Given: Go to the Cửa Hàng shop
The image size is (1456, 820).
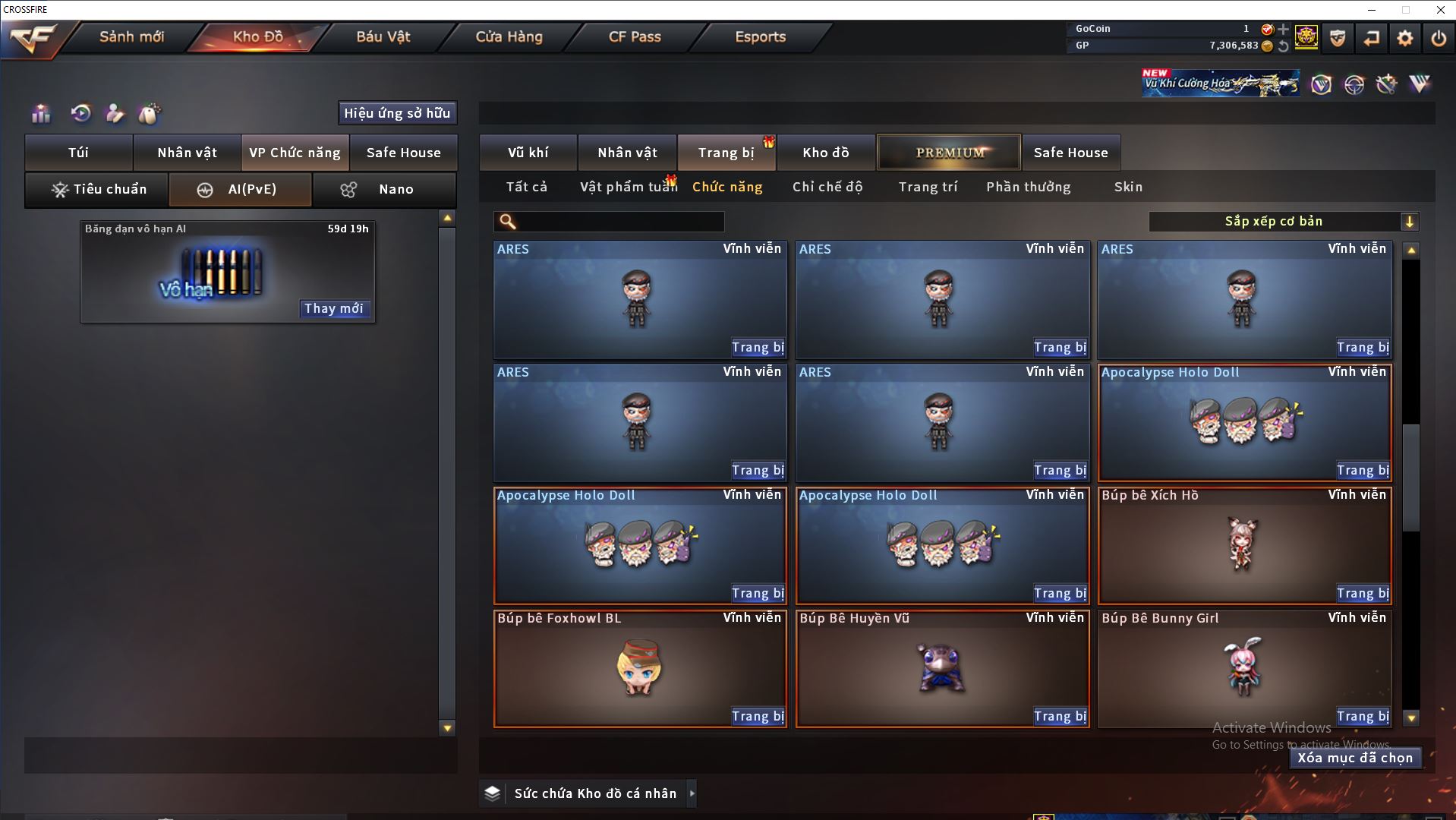Looking at the screenshot, I should pos(509,36).
